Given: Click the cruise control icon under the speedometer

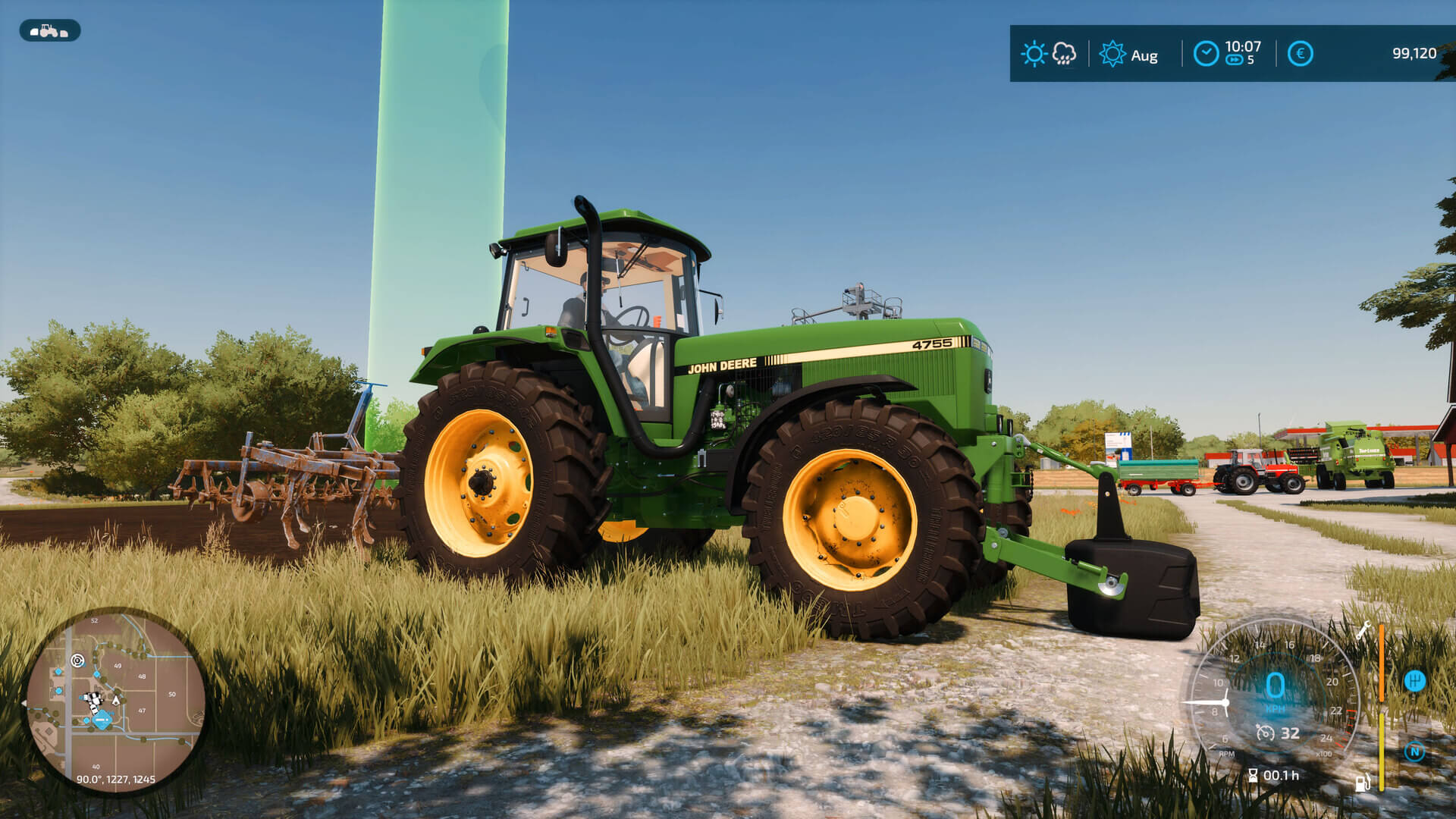Looking at the screenshot, I should (1265, 733).
